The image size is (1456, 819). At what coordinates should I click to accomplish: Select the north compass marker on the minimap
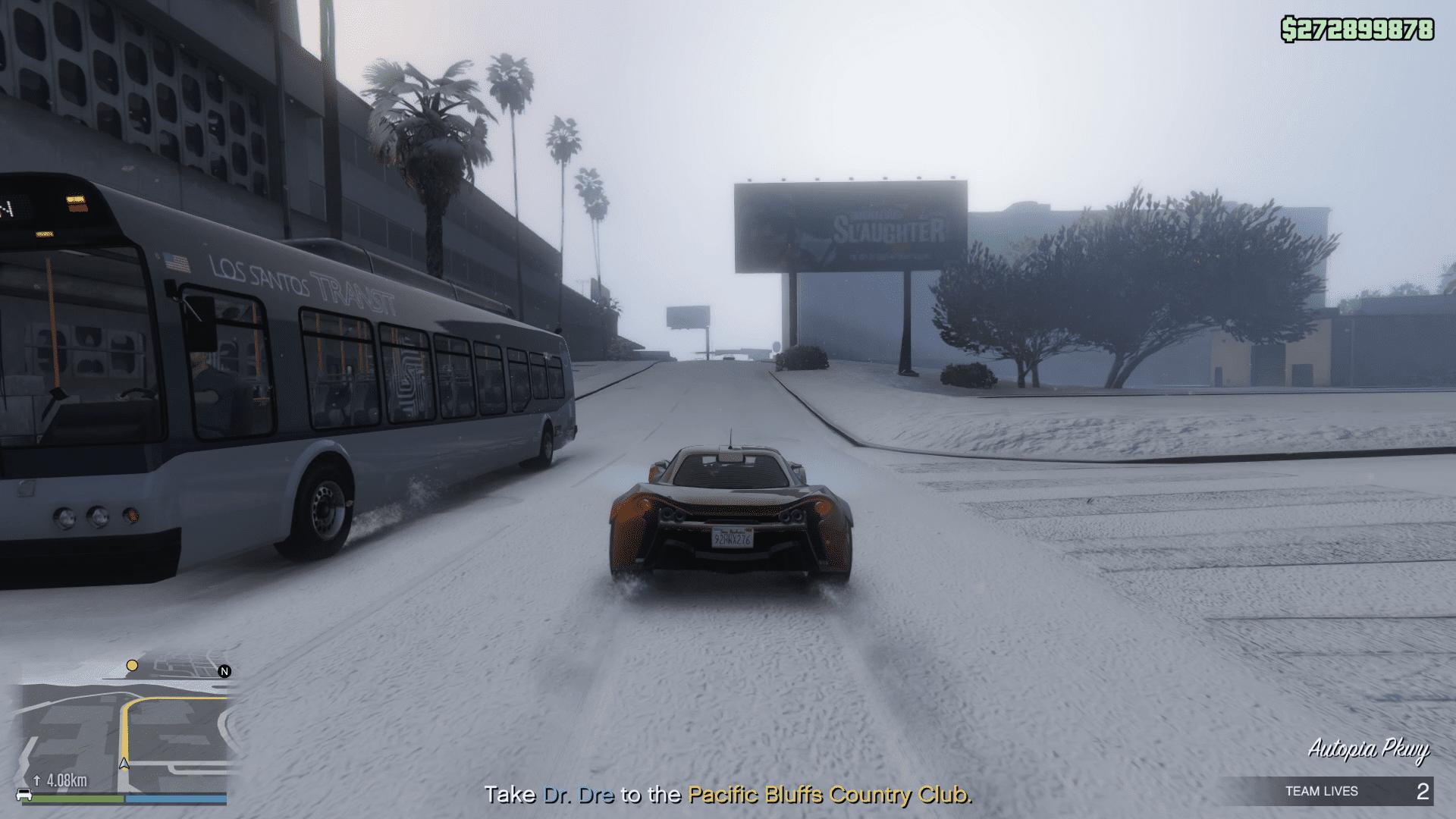pyautogui.click(x=224, y=671)
